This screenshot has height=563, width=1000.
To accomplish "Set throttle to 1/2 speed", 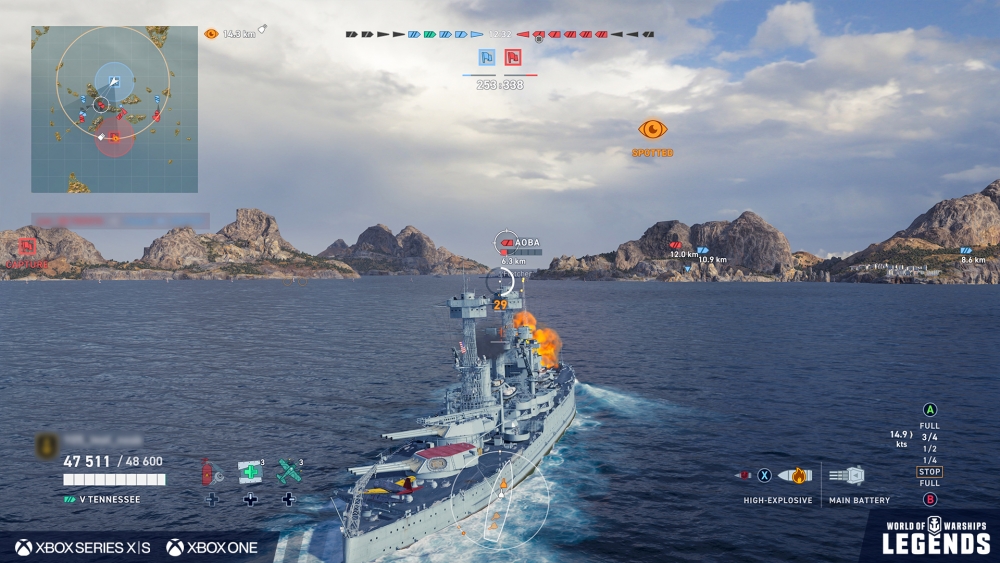I will click(929, 449).
